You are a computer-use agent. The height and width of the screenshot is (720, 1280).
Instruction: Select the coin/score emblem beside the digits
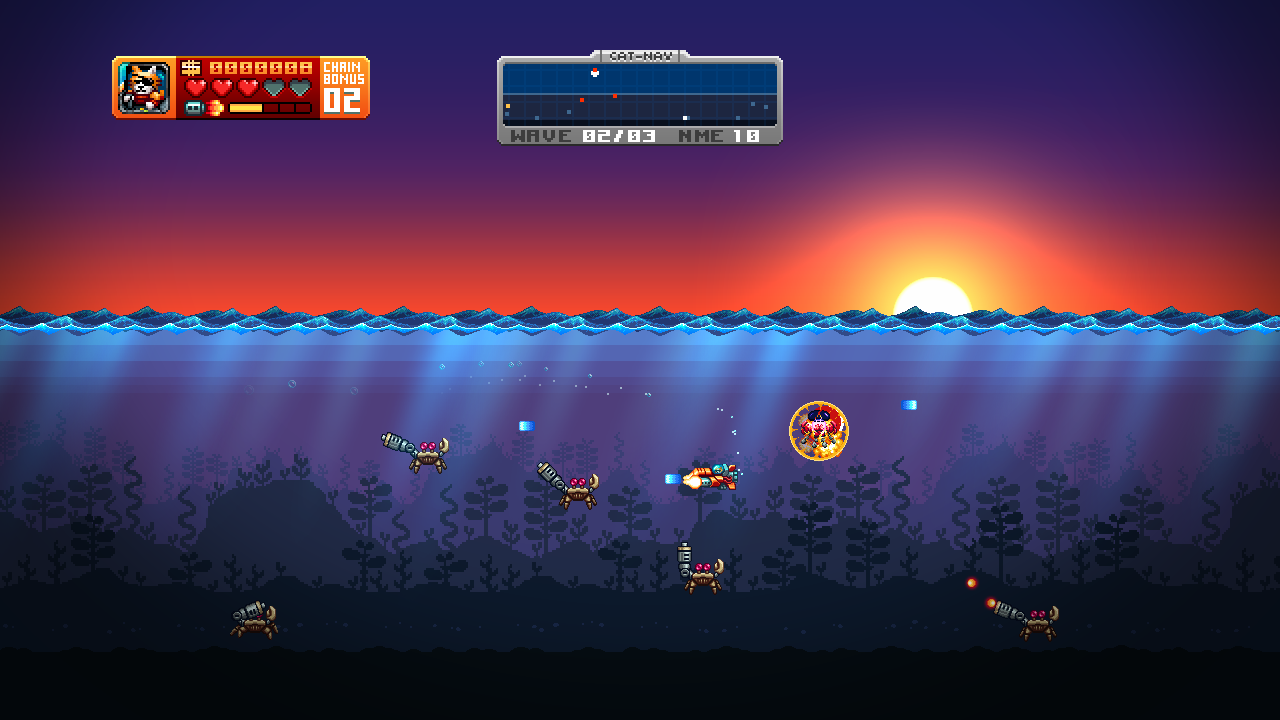pyautogui.click(x=192, y=68)
